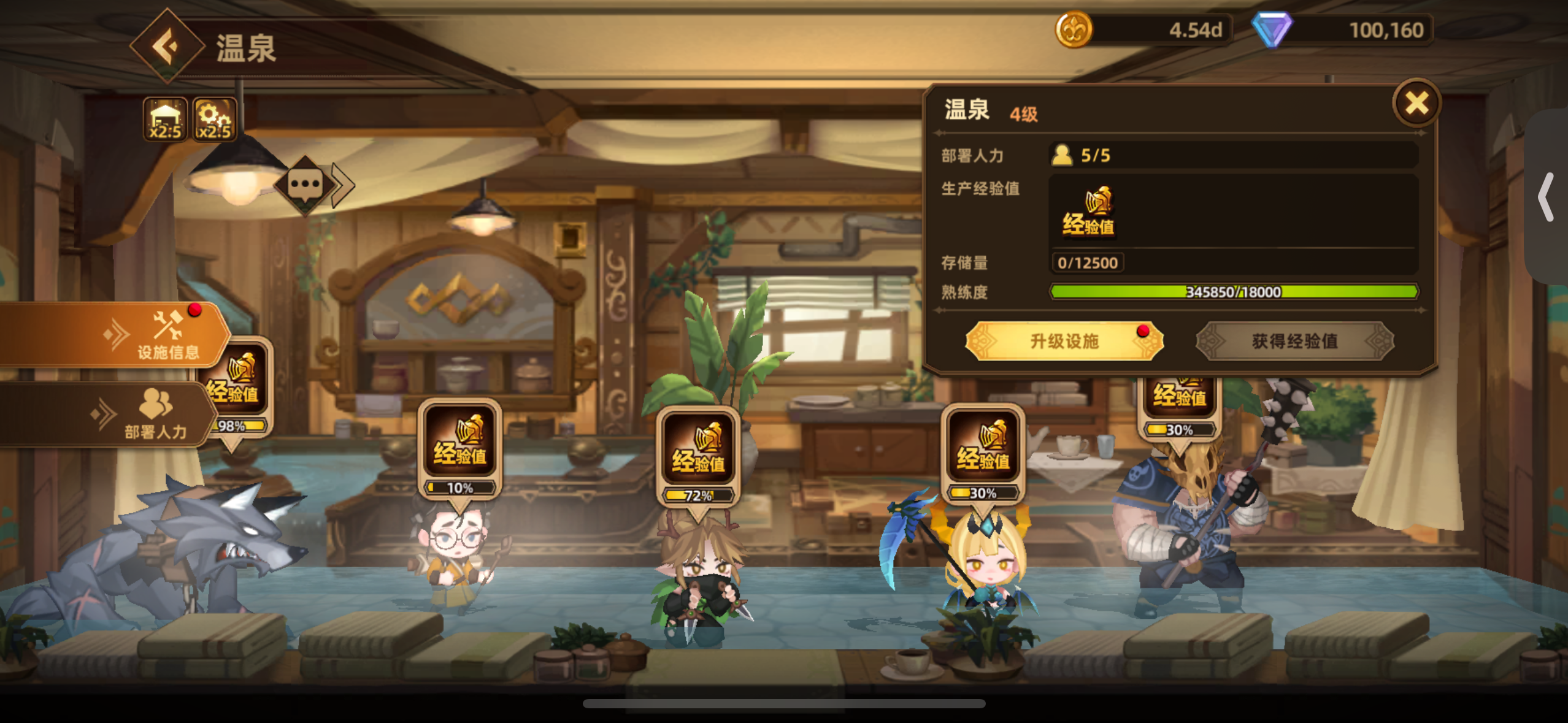Click the back arrow beside 温泉 title
The width and height of the screenshot is (1568, 723).
[167, 45]
